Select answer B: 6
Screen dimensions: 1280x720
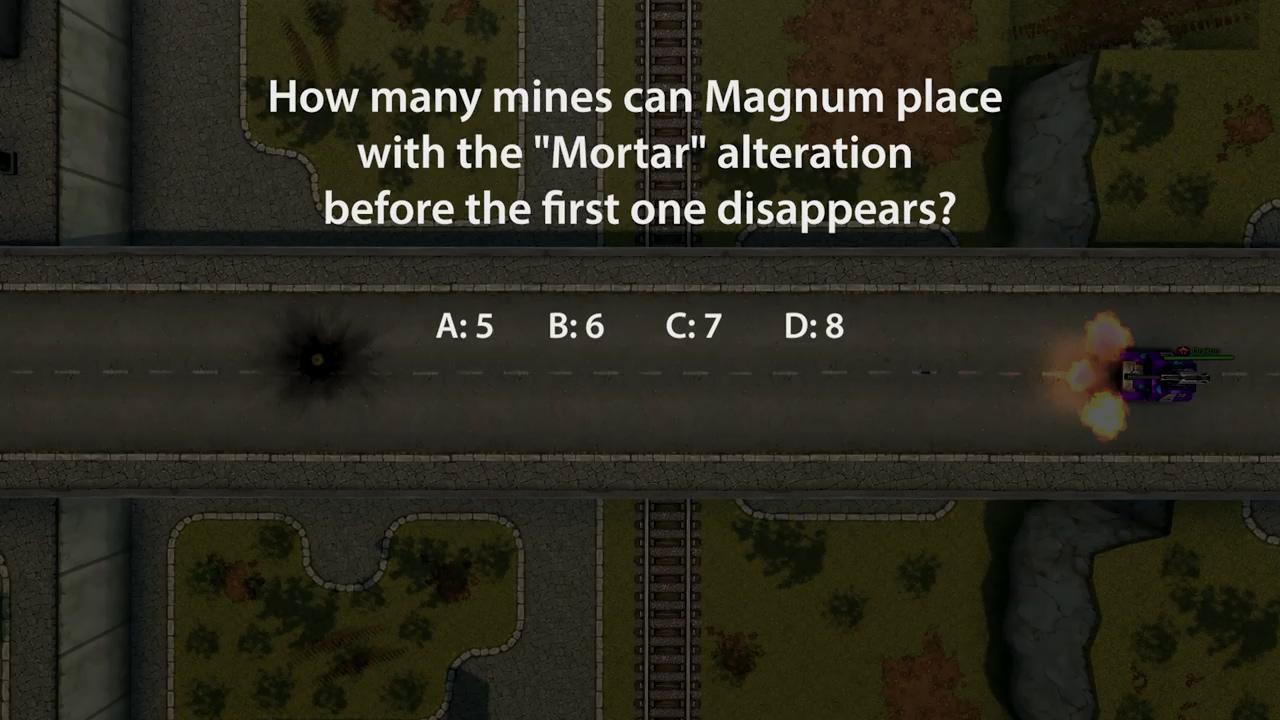(576, 326)
